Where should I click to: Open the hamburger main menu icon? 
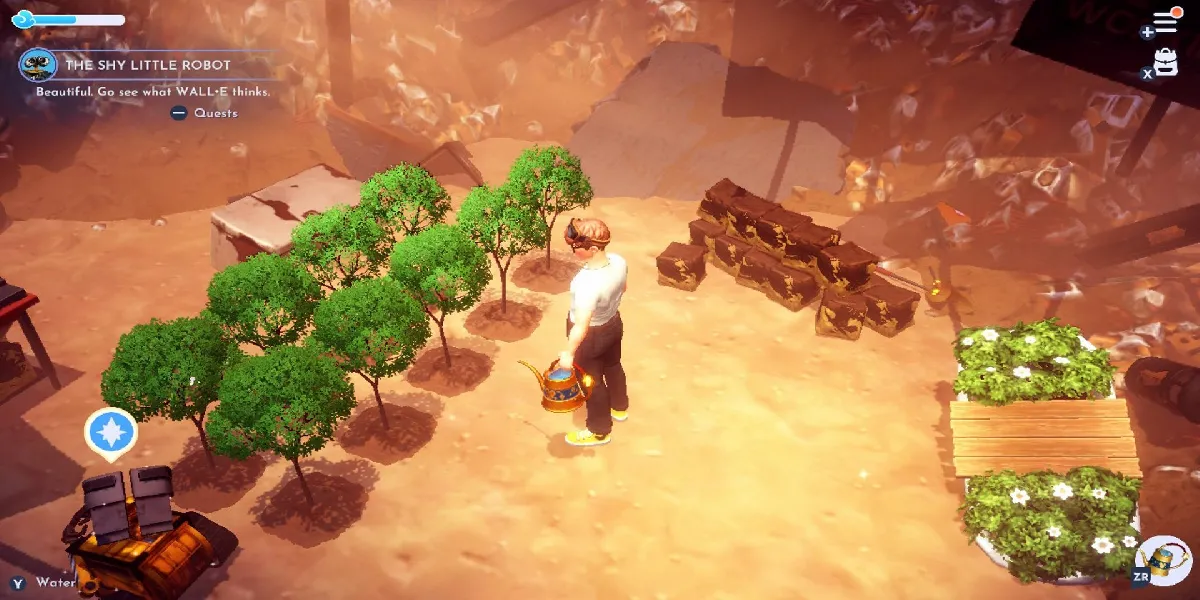click(1165, 22)
